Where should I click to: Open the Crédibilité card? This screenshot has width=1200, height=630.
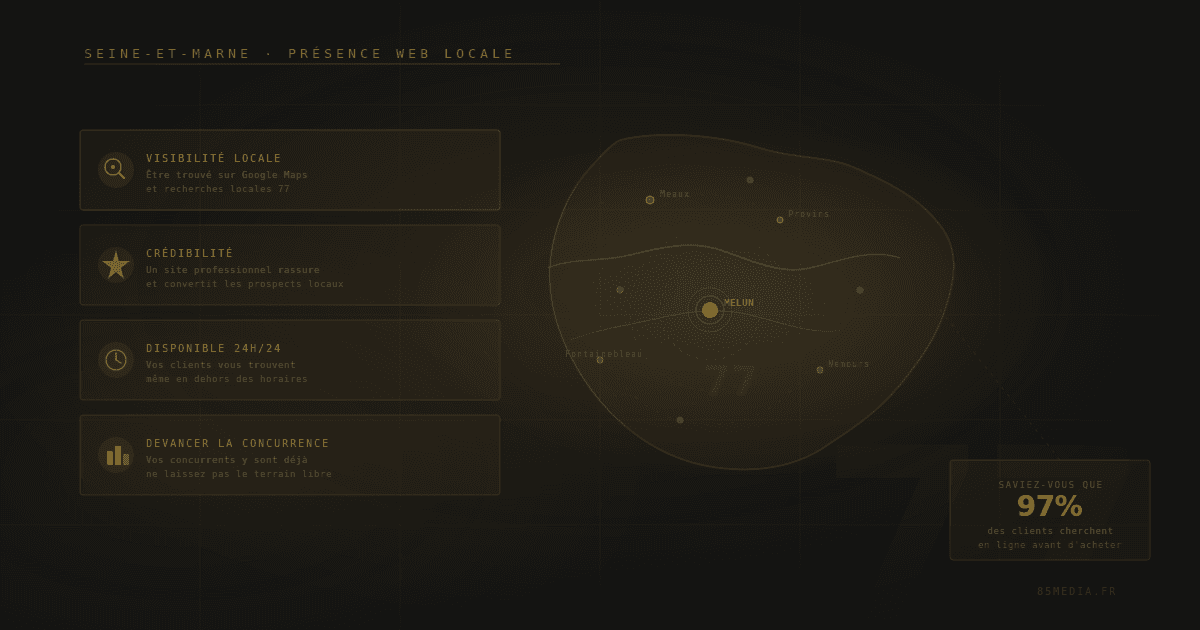(x=290, y=265)
